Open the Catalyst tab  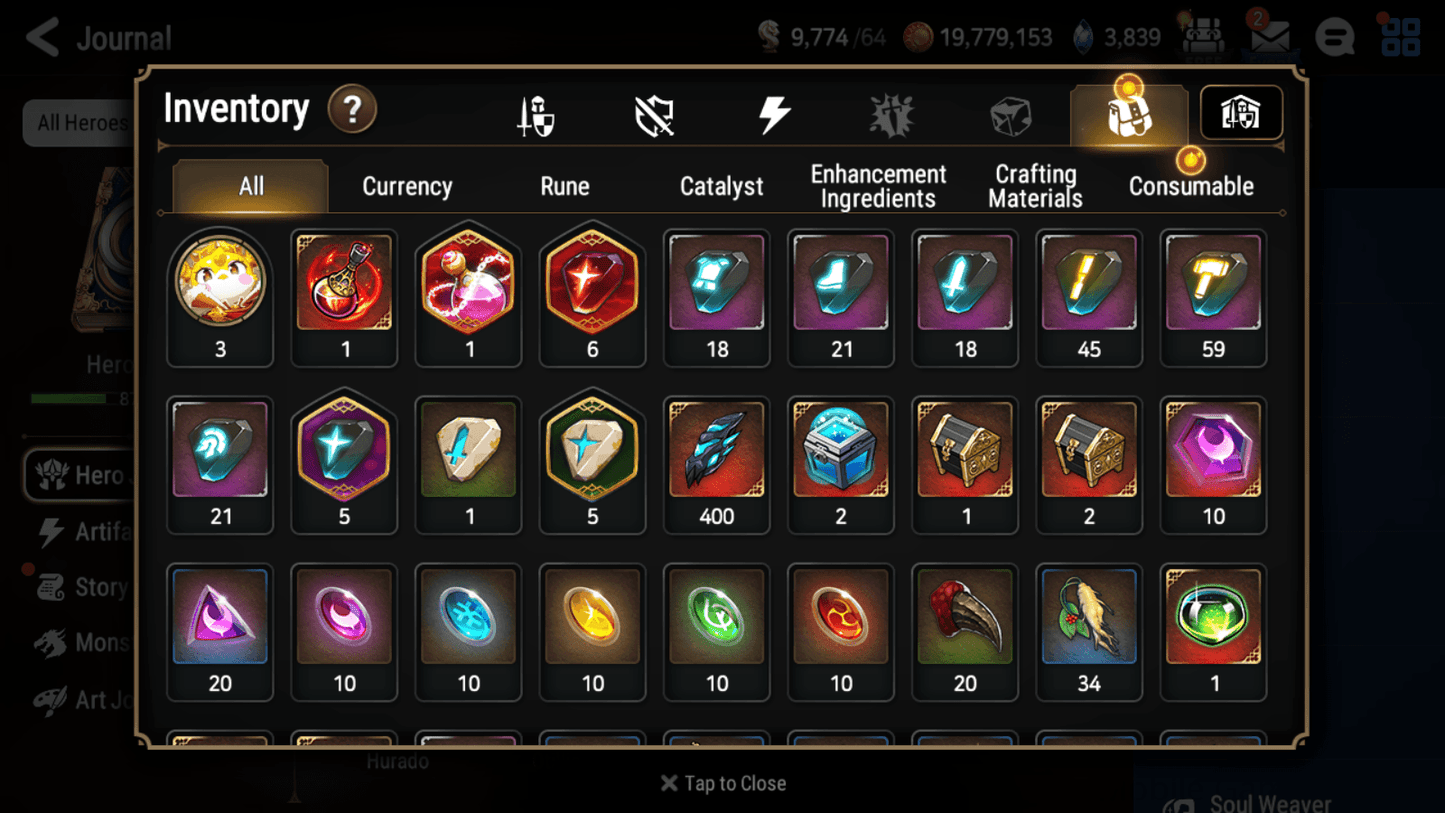coord(722,186)
